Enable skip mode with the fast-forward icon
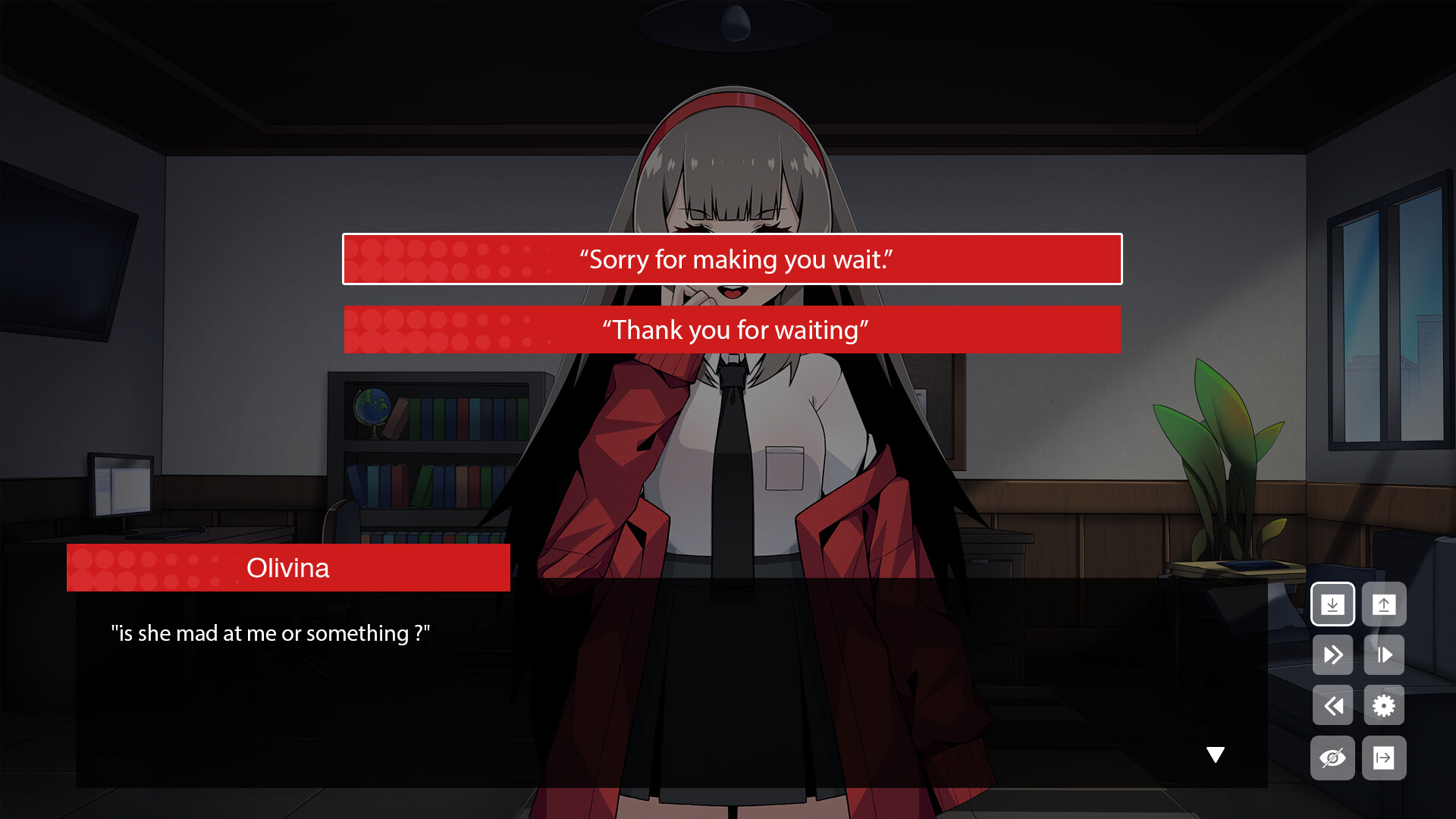Screen dimensions: 1456x819 pos(1332,654)
